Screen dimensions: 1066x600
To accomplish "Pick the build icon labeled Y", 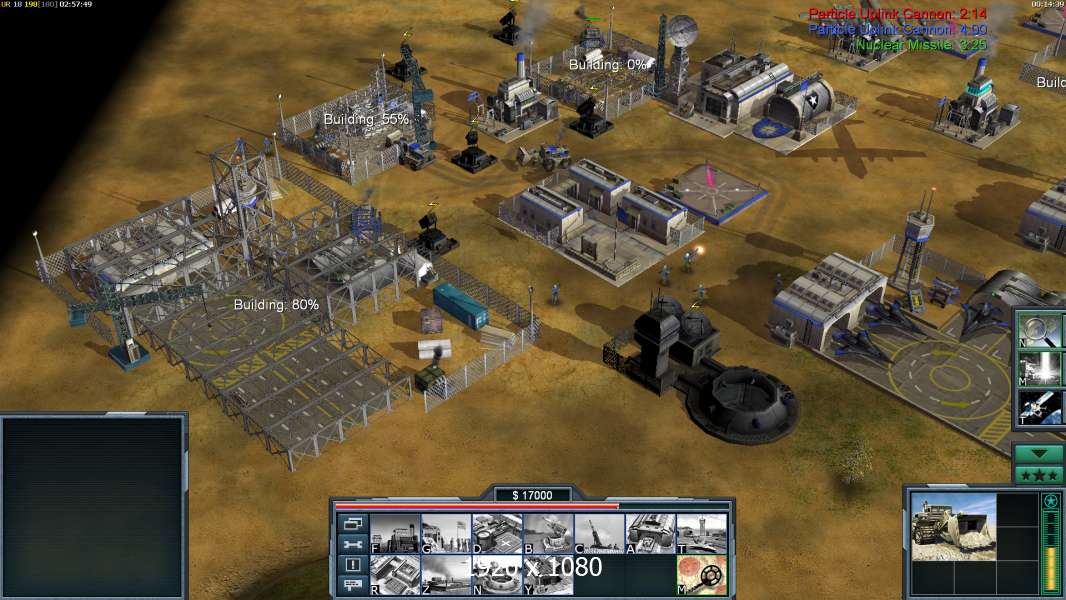I will pyautogui.click(x=548, y=575).
